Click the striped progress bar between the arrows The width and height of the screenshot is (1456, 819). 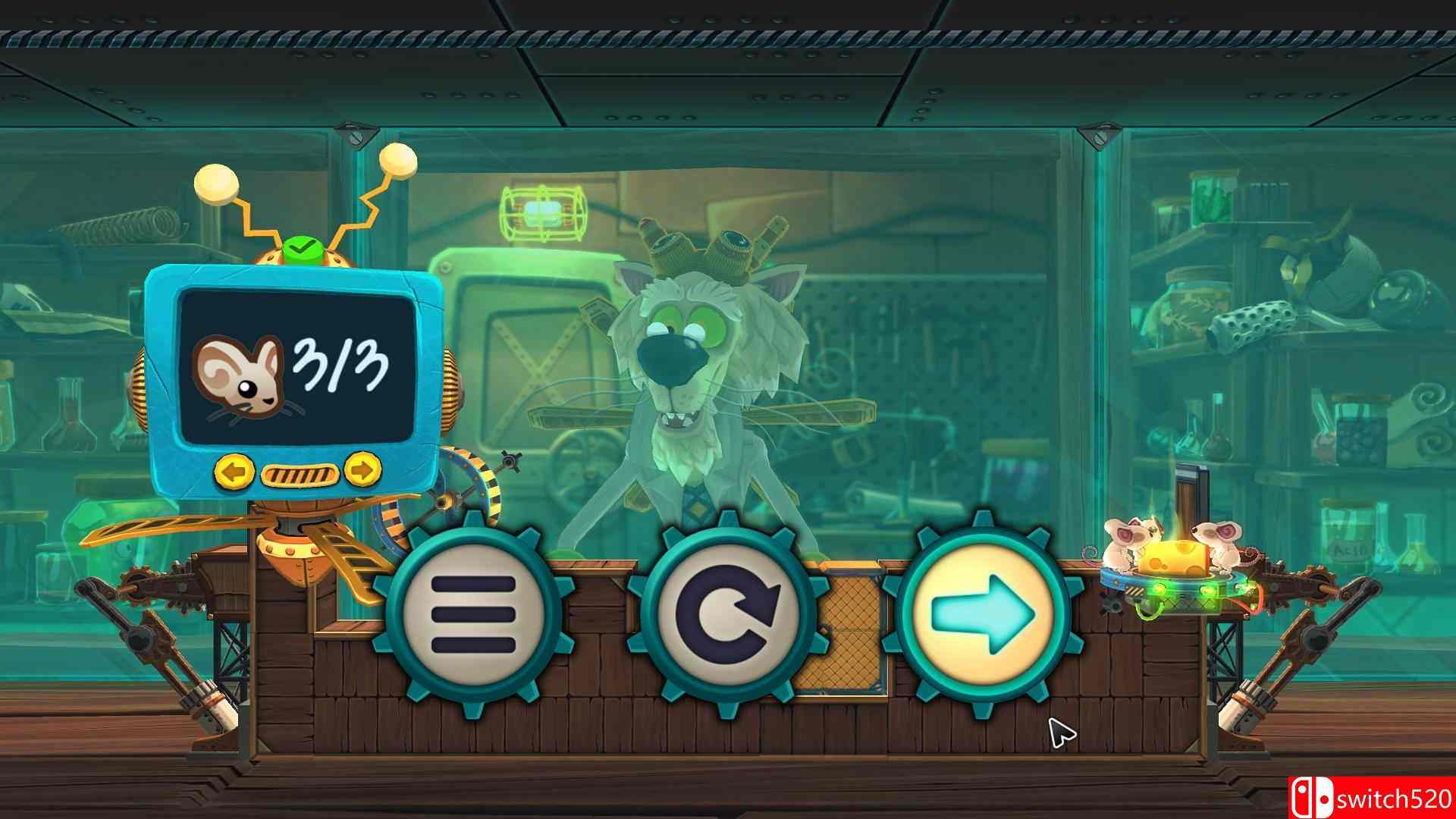coord(301,473)
